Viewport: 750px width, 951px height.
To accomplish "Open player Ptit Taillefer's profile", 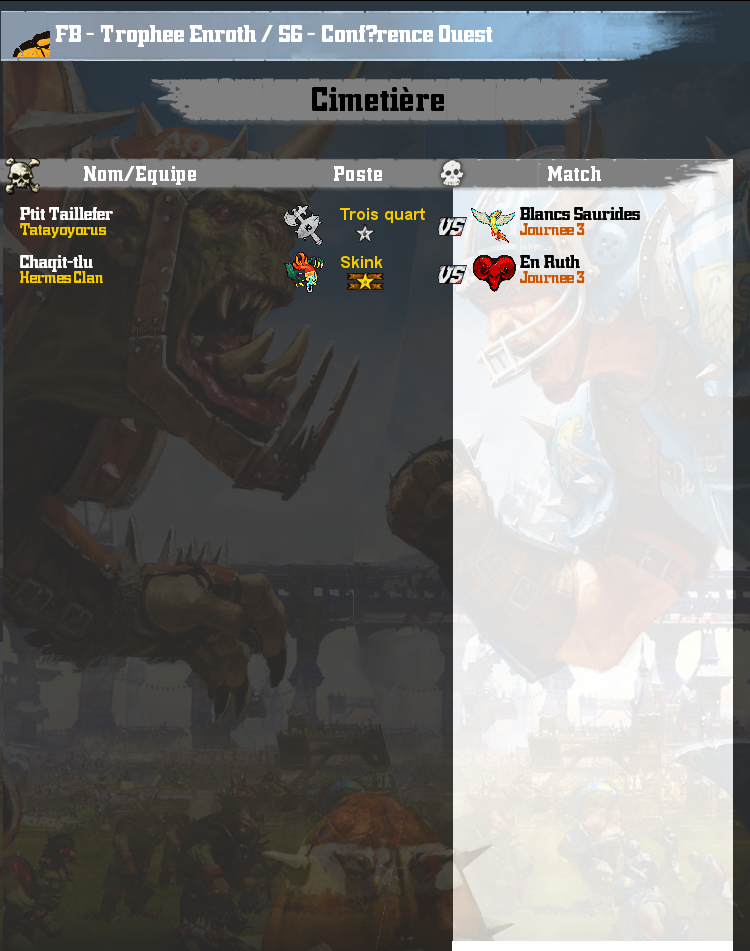I will click(x=66, y=214).
